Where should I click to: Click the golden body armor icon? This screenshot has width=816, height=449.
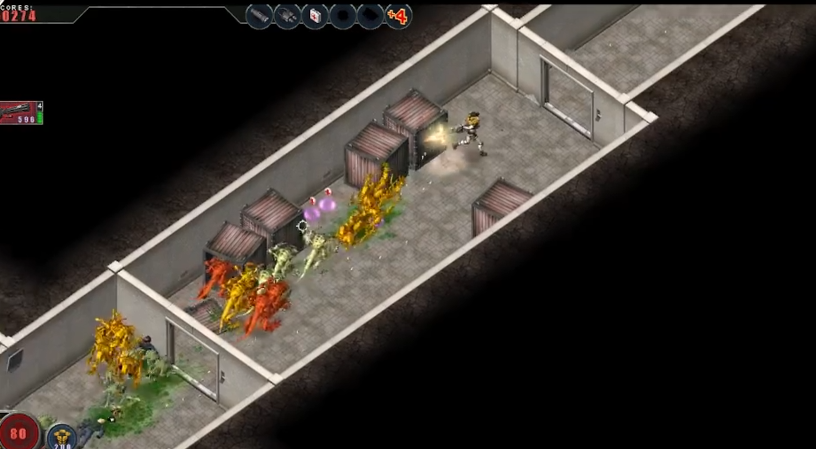pyautogui.click(x=61, y=436)
